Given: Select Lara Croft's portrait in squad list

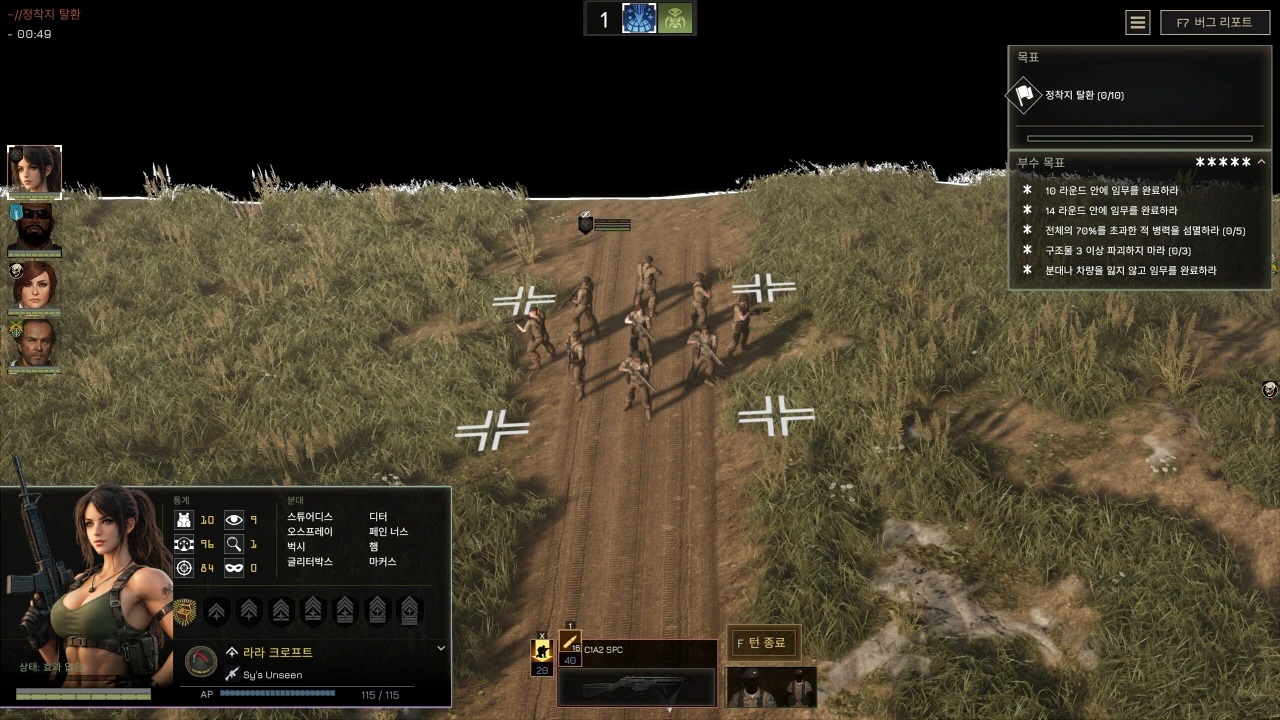Looking at the screenshot, I should 35,171.
